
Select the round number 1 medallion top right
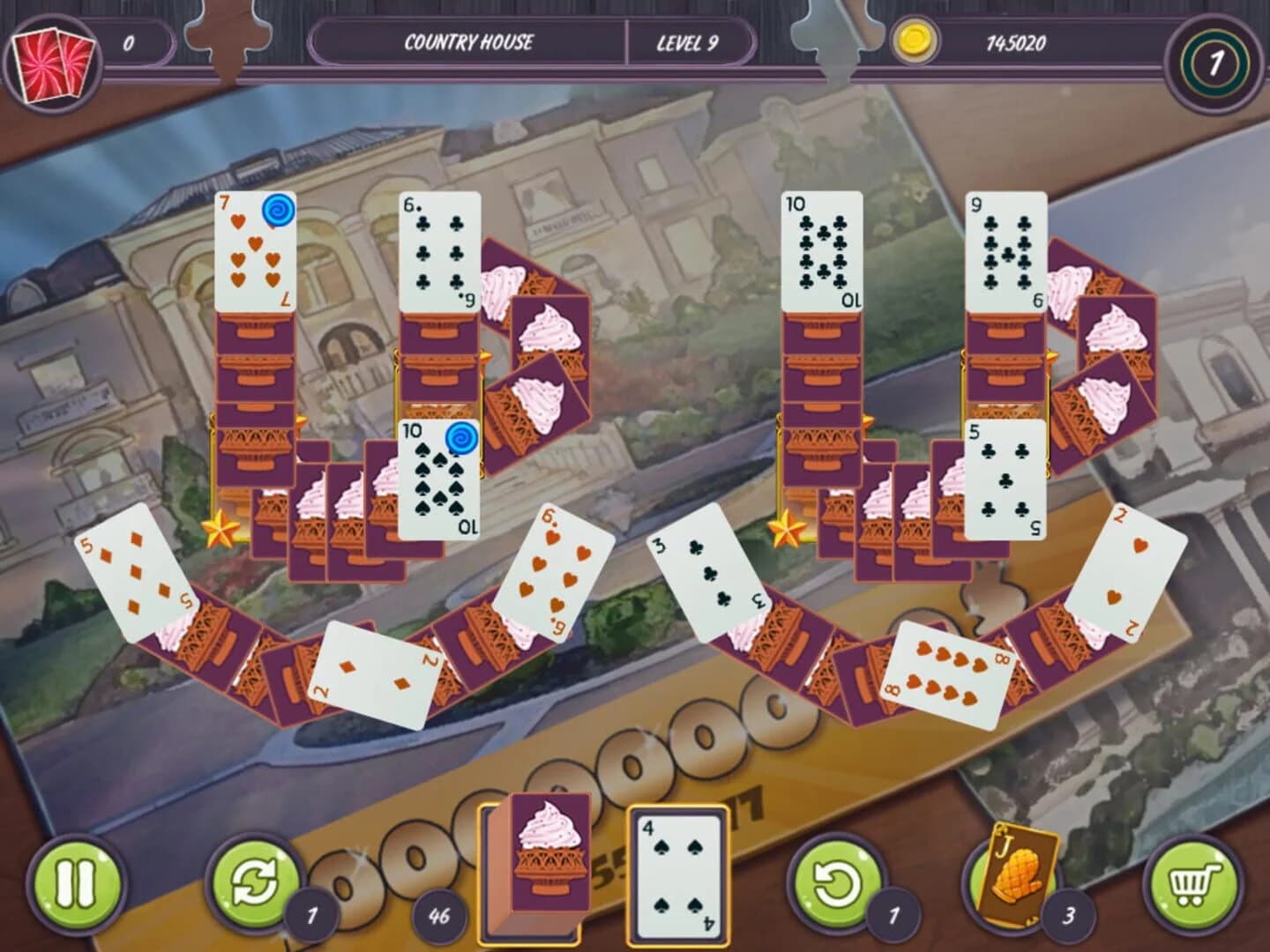[x=1216, y=62]
